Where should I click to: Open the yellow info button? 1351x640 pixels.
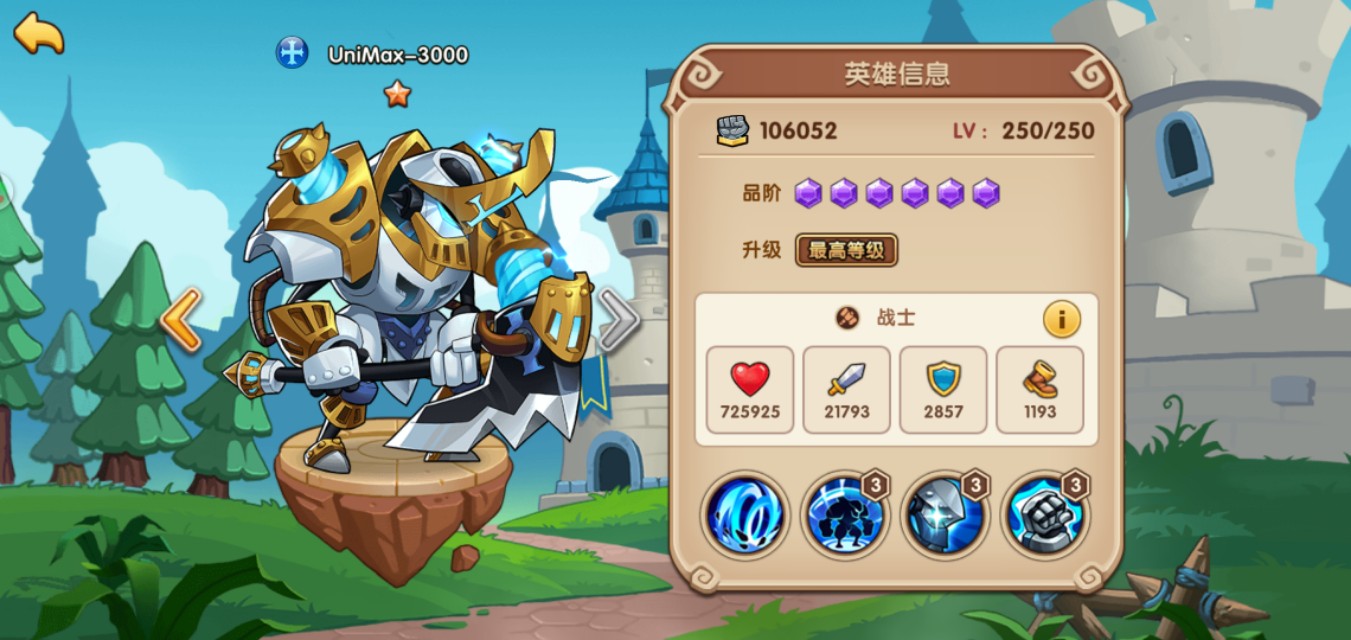coord(1061,319)
